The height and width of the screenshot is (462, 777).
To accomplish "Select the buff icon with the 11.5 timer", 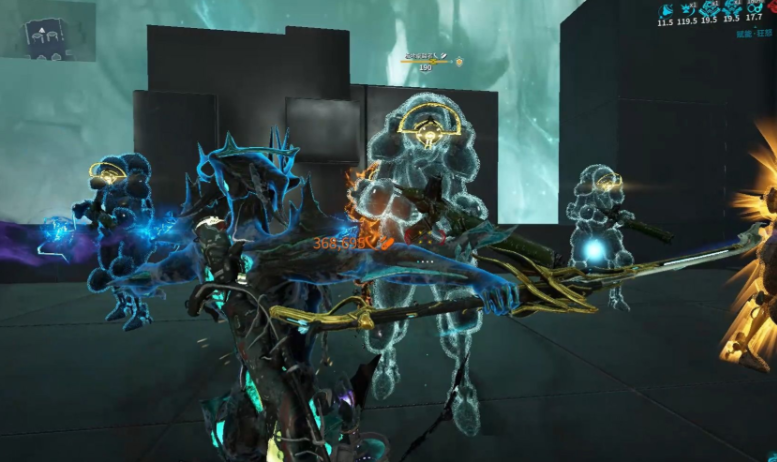I will [x=666, y=8].
